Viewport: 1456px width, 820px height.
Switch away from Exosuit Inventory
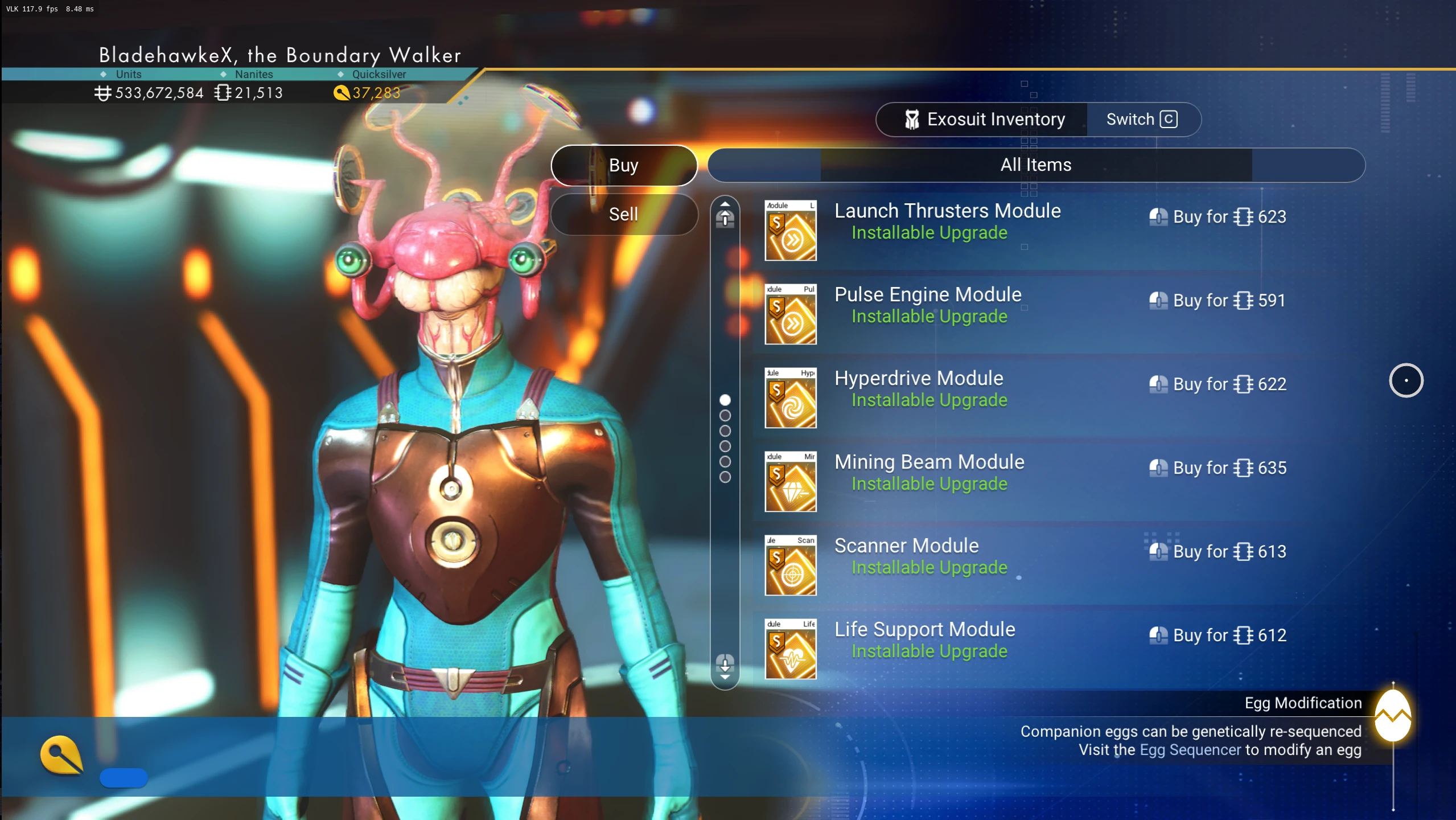tap(1142, 120)
